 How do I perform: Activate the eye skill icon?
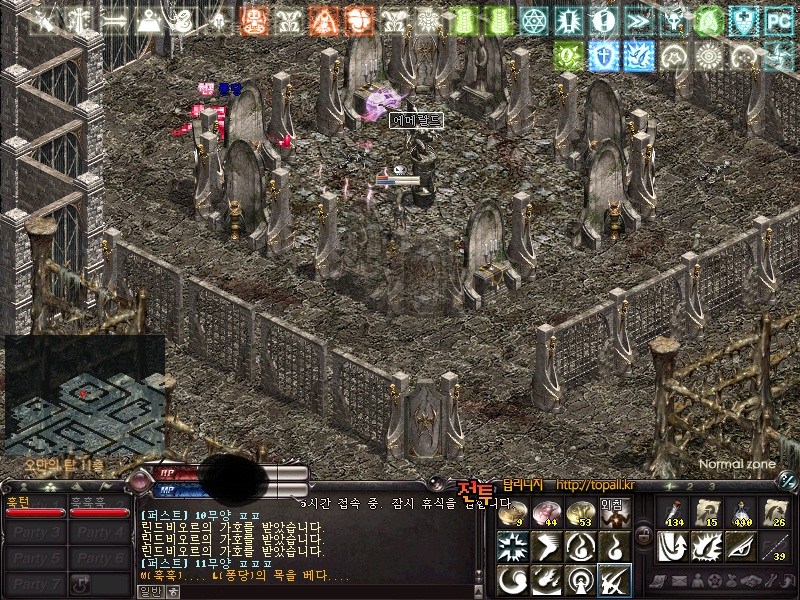tap(740, 546)
